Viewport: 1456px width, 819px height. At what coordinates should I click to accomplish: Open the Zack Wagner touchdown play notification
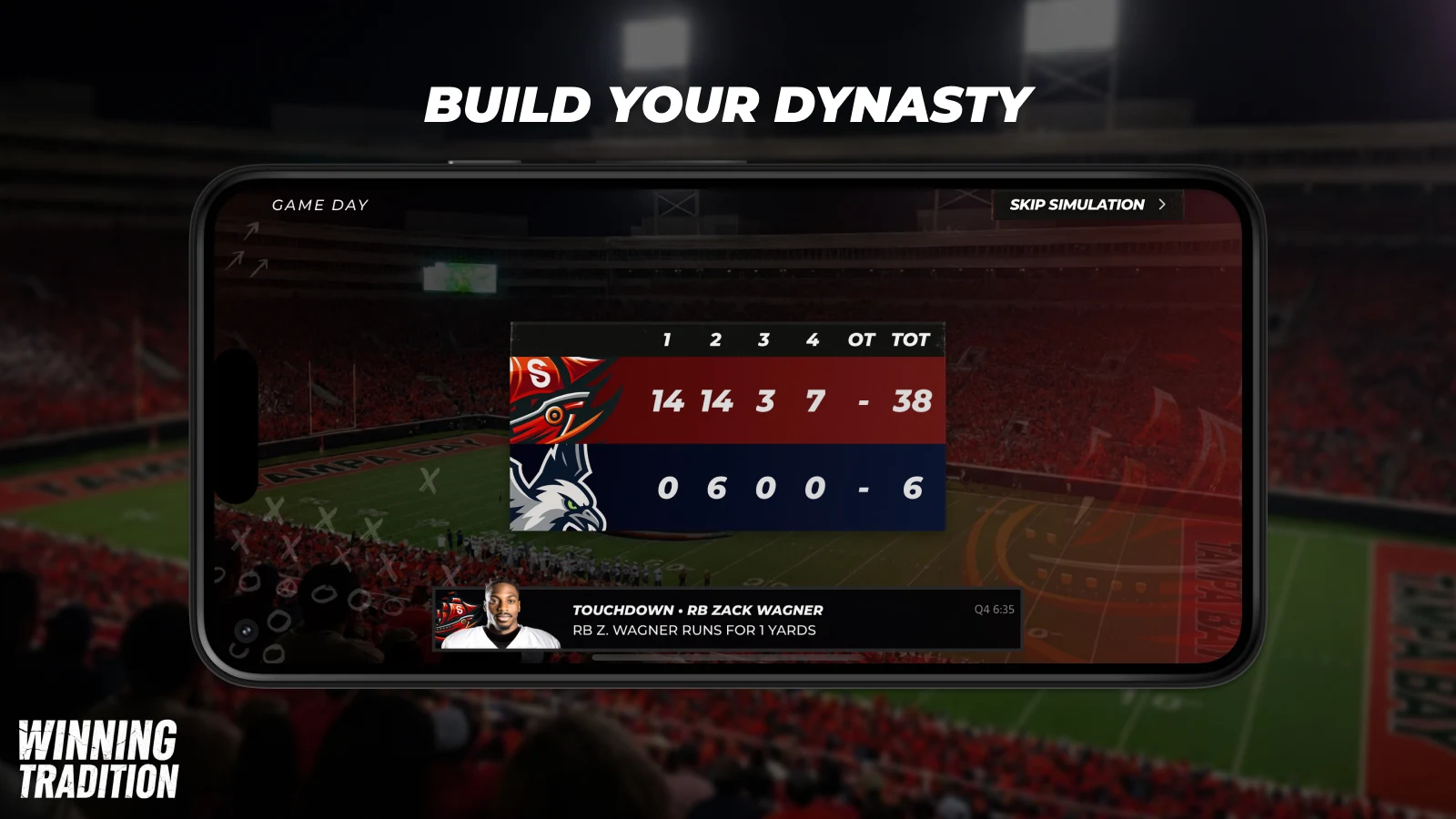pyautogui.click(x=726, y=620)
